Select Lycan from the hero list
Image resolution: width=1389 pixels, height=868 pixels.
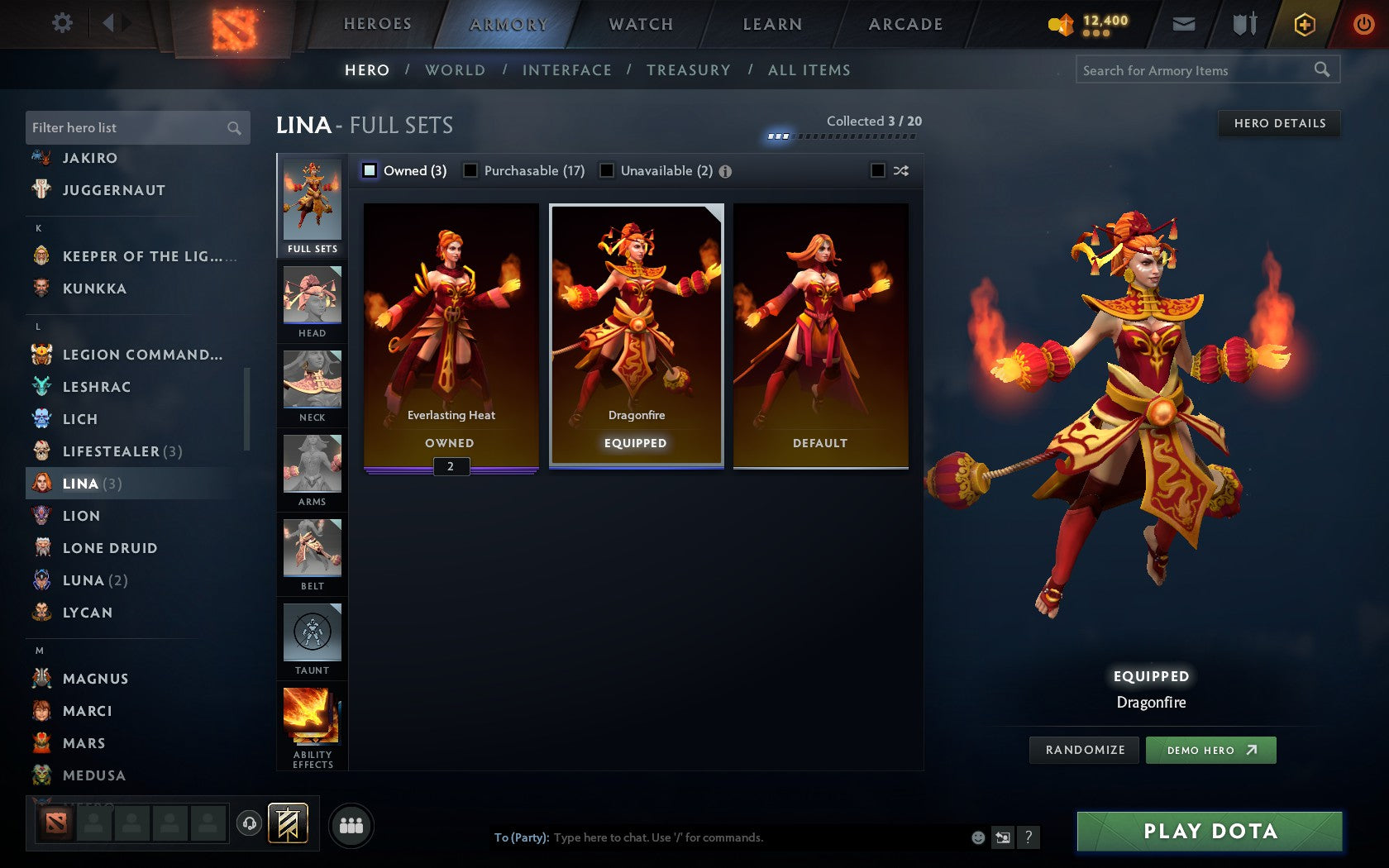[88, 613]
